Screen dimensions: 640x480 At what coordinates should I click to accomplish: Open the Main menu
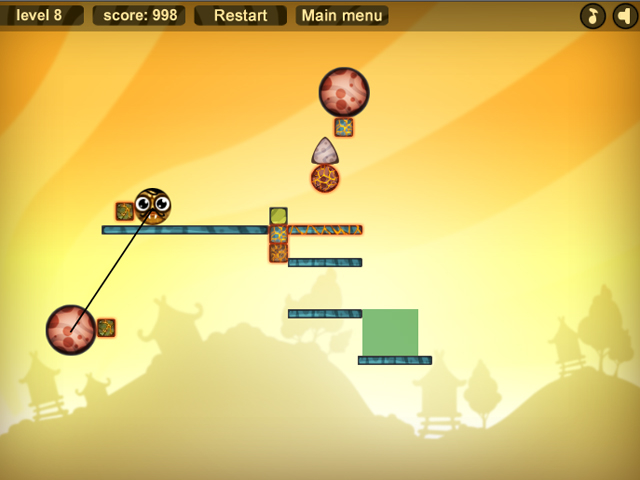click(342, 16)
